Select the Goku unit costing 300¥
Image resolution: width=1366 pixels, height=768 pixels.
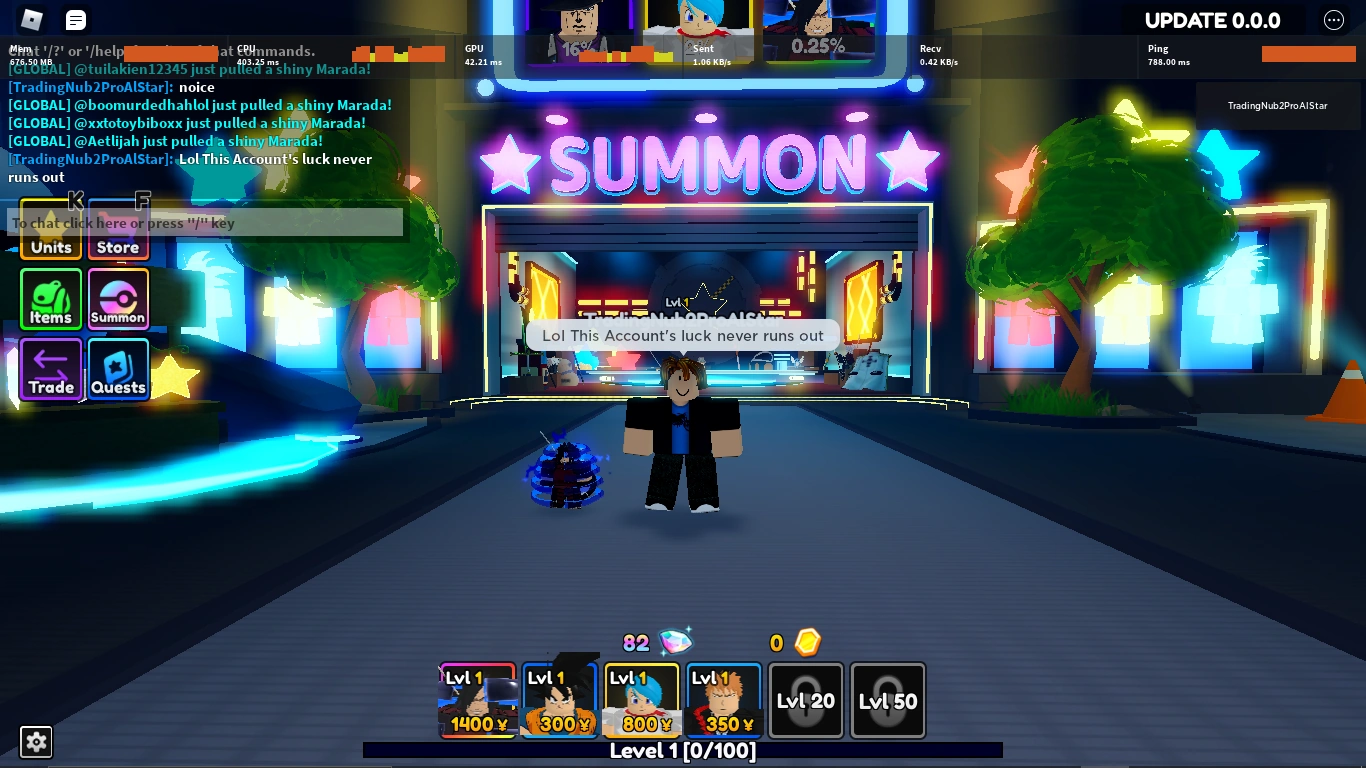coord(559,700)
